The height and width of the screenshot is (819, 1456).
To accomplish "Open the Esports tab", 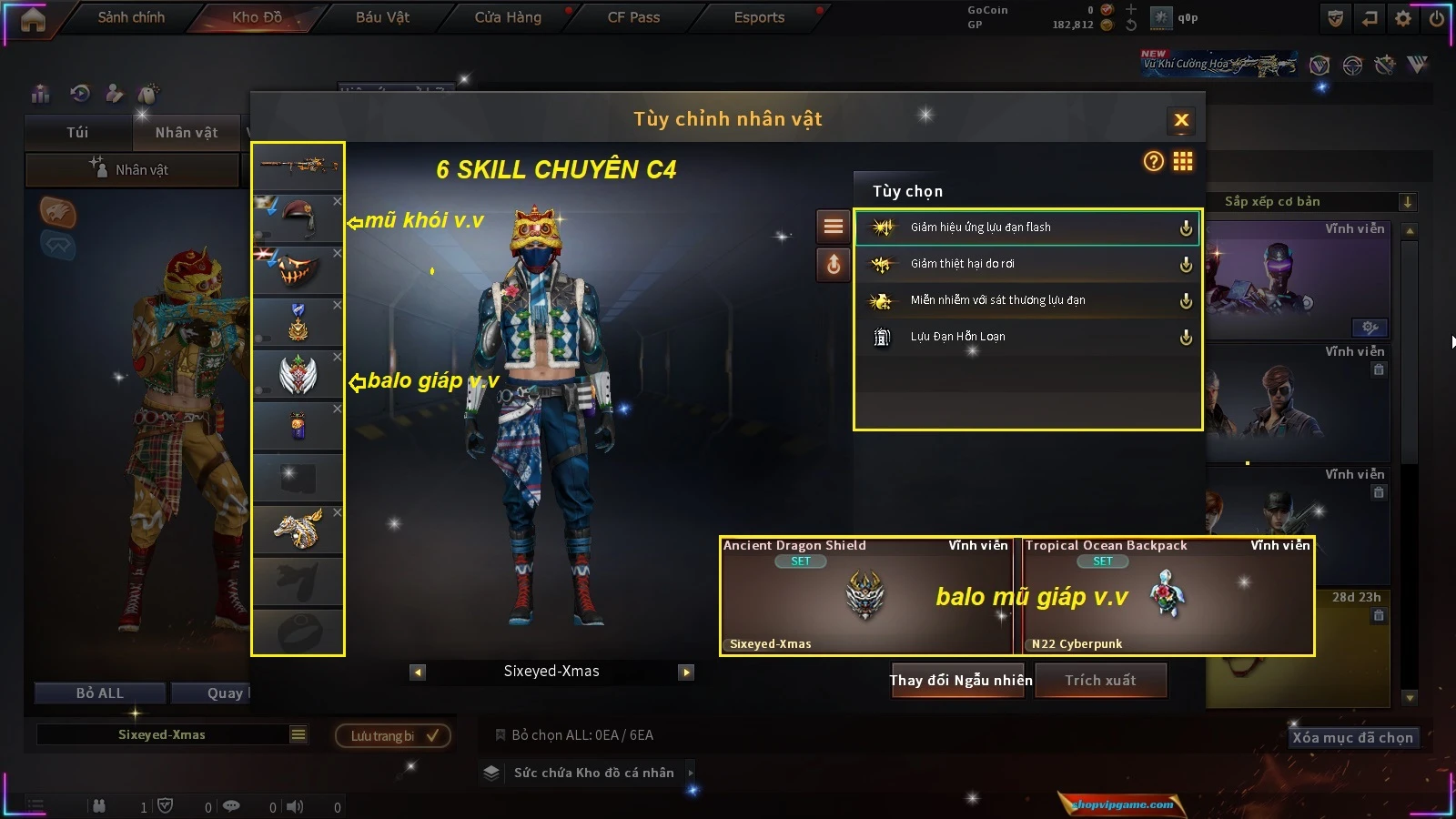I will (x=759, y=17).
